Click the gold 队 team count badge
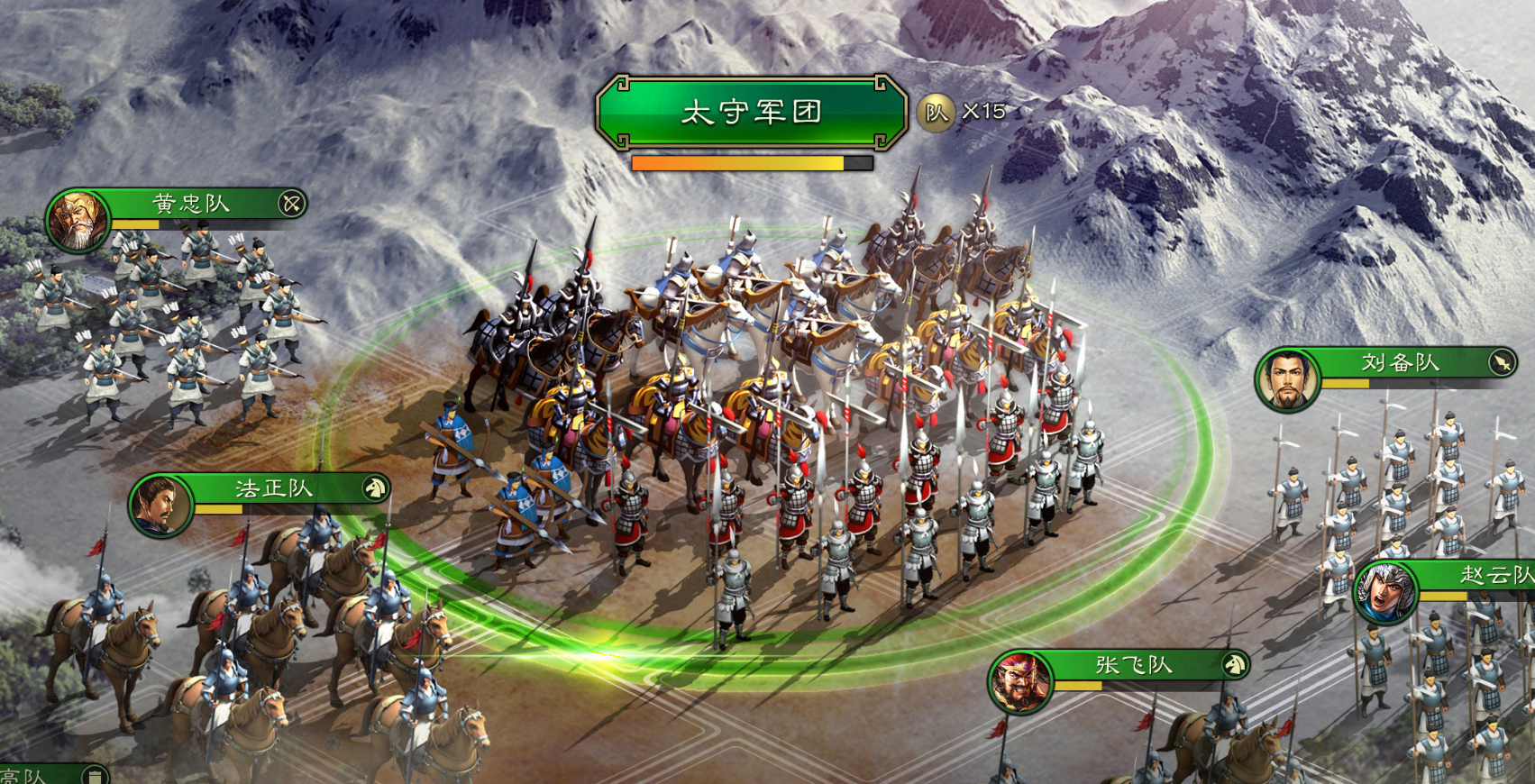 [937, 113]
